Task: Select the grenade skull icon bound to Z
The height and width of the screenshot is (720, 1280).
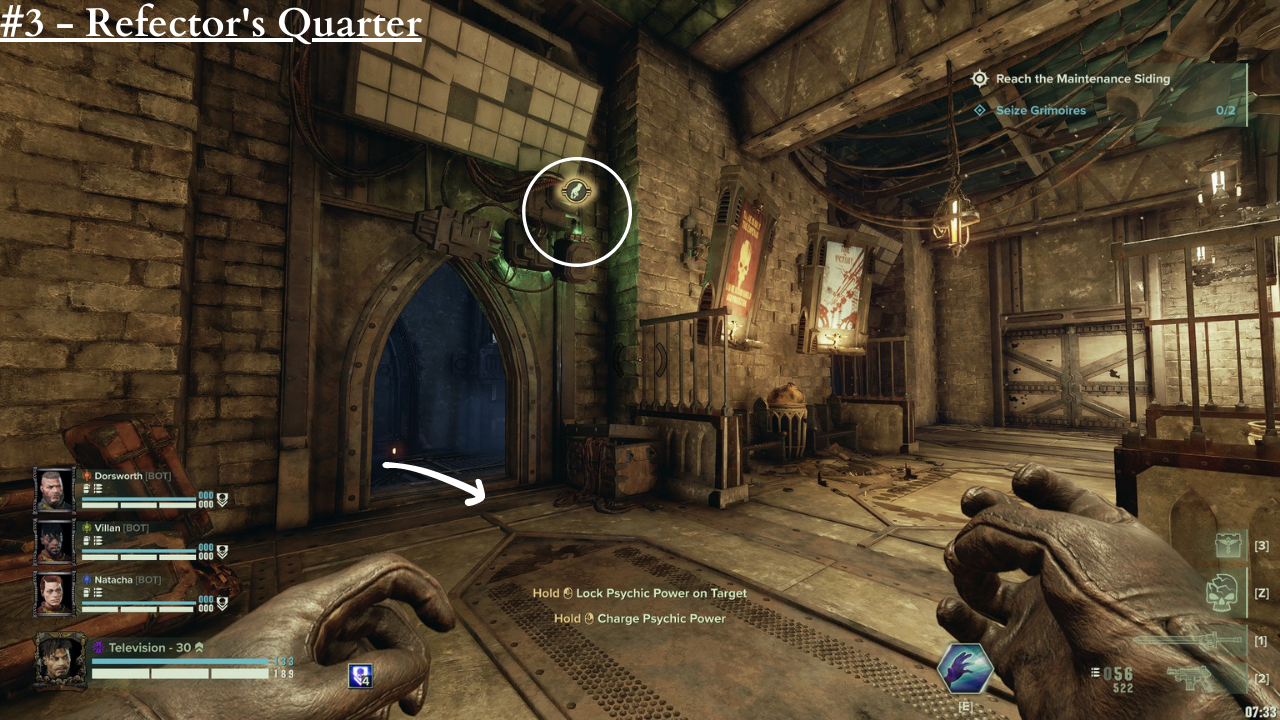Action: click(x=1222, y=592)
